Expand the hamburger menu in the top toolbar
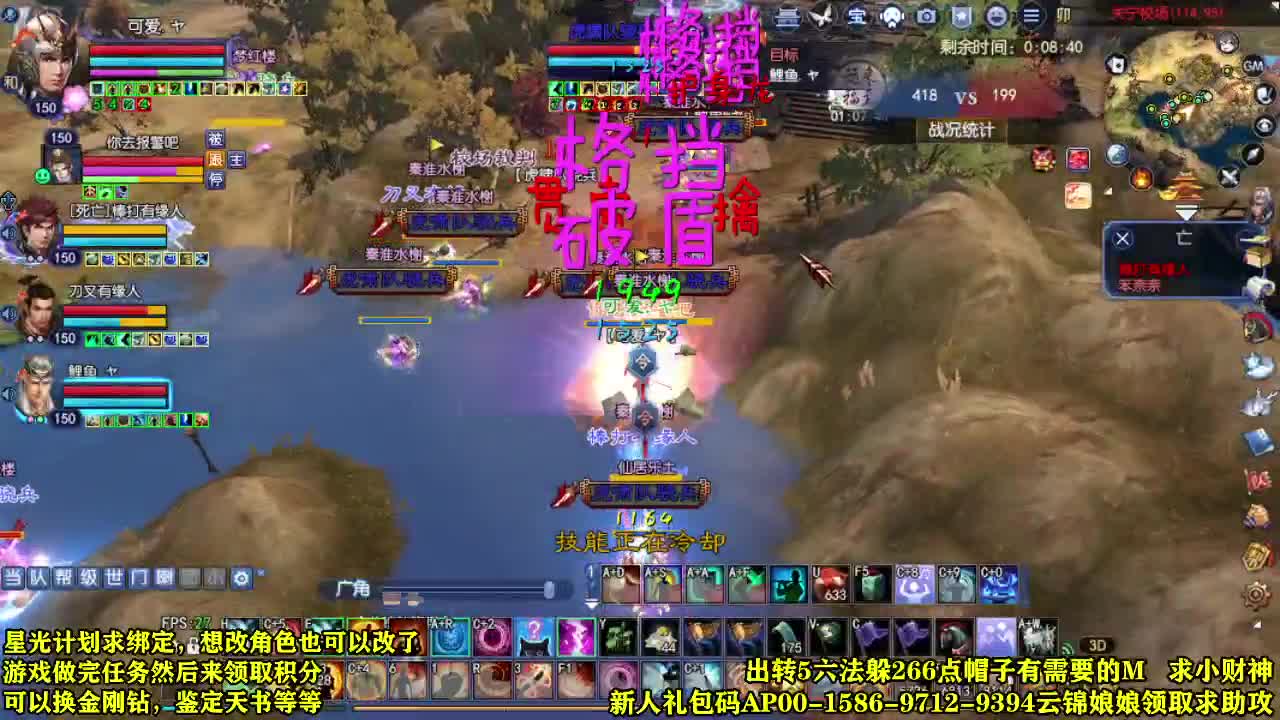The height and width of the screenshot is (720, 1280). pyautogui.click(x=1031, y=14)
